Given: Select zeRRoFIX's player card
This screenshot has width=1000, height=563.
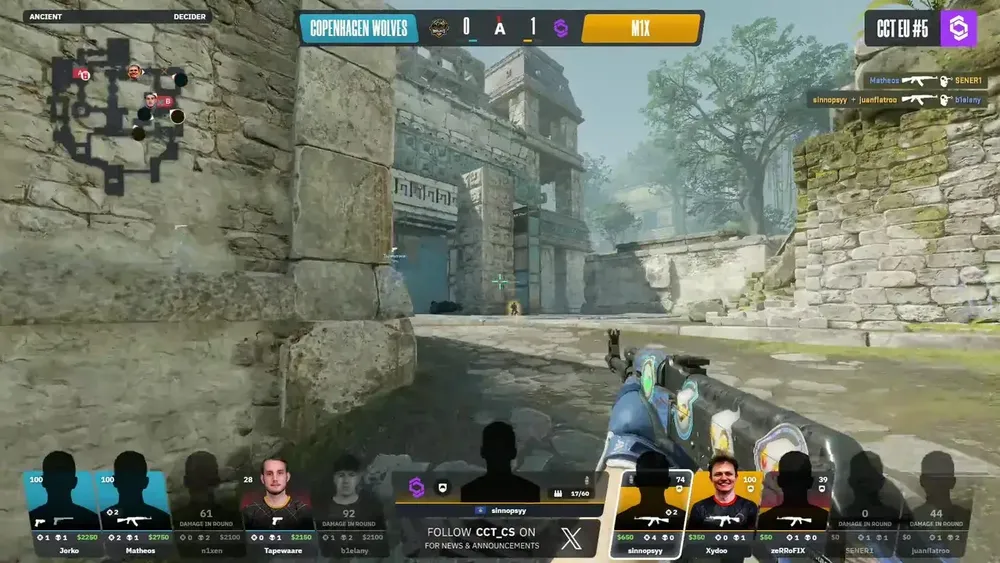Looking at the screenshot, I should tap(794, 505).
